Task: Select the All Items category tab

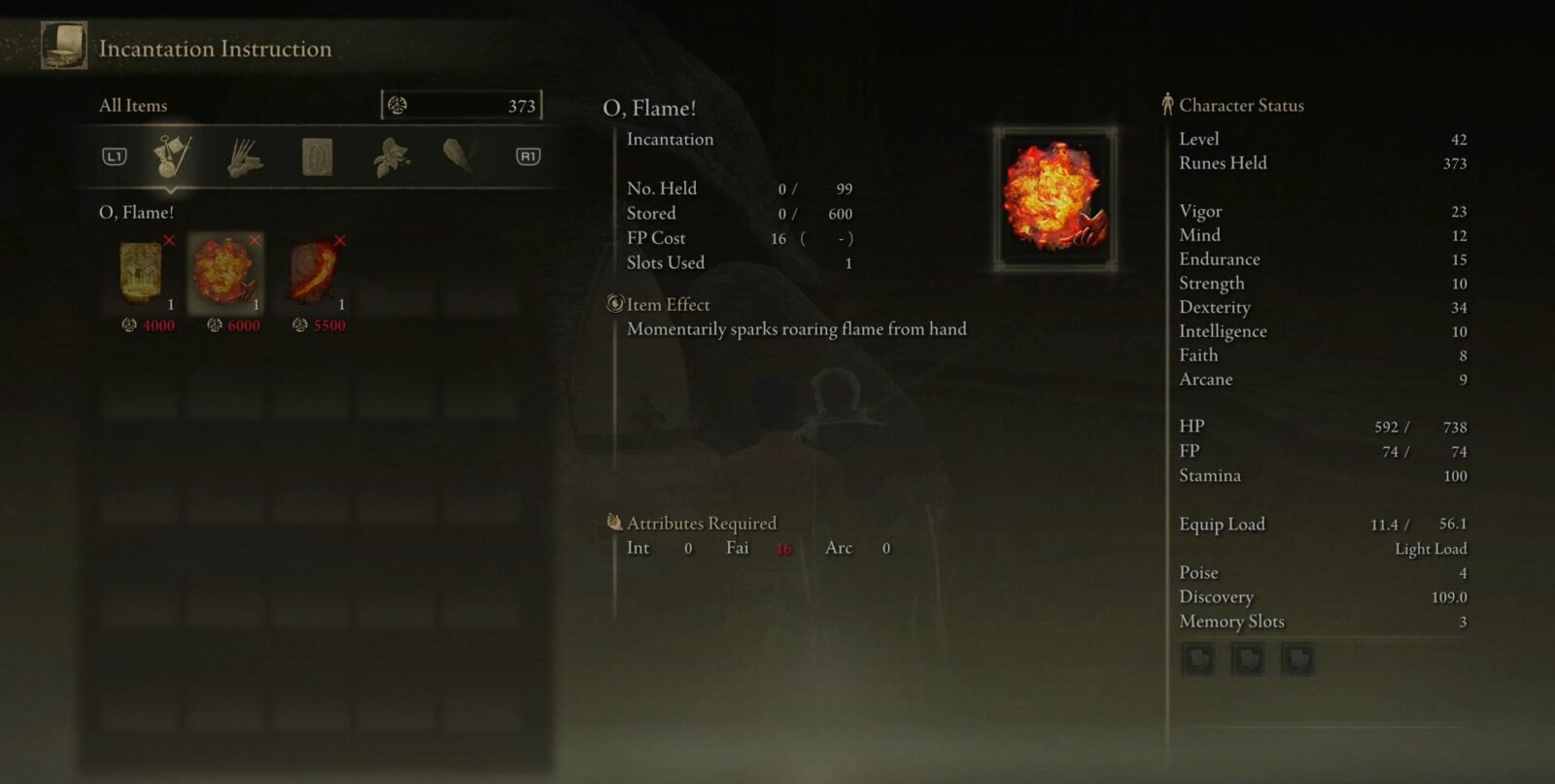Action: [172, 155]
